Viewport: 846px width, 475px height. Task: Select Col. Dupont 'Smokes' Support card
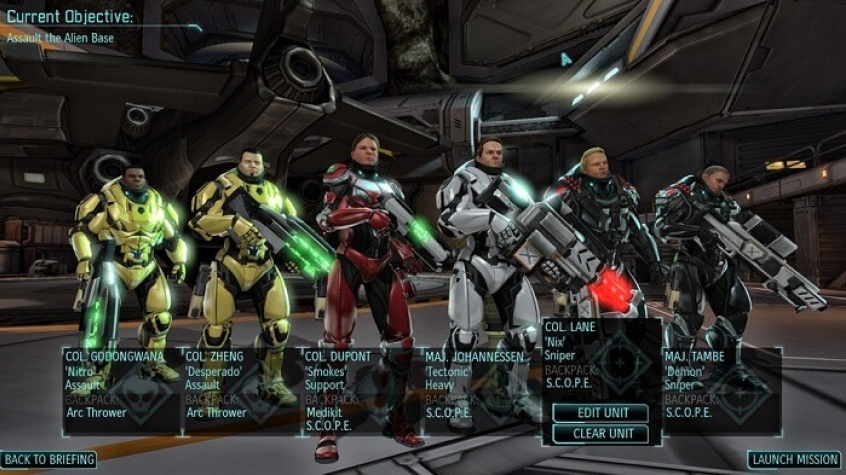click(360, 390)
